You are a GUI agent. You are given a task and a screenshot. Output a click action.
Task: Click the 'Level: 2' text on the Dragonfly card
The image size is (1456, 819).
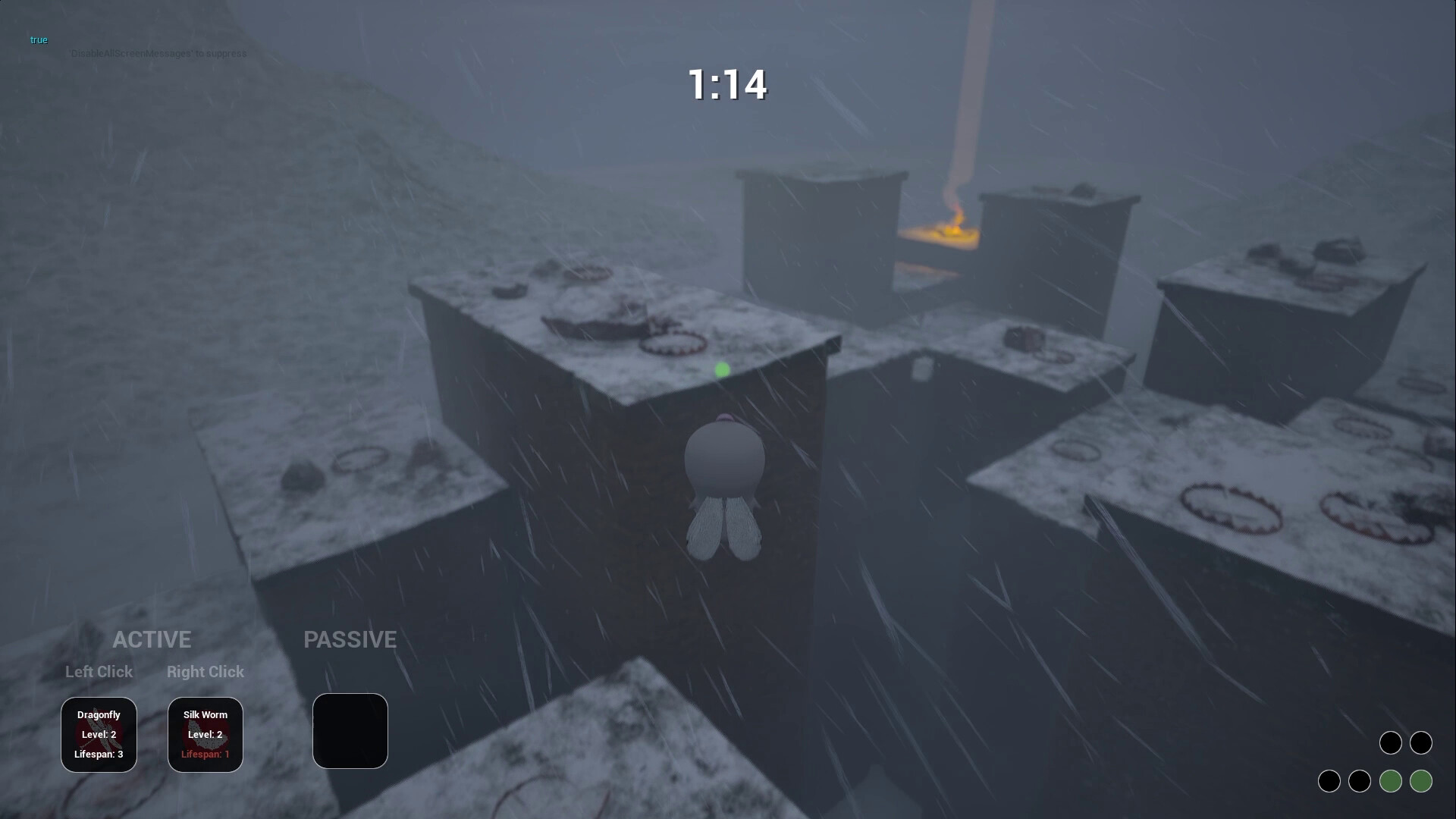[x=99, y=734]
